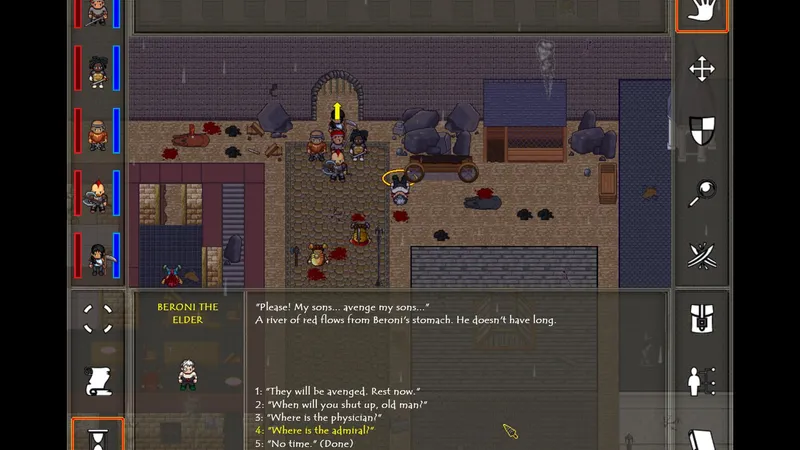Click the hourglass wait icon
This screenshot has width=800, height=450.
tap(98, 437)
